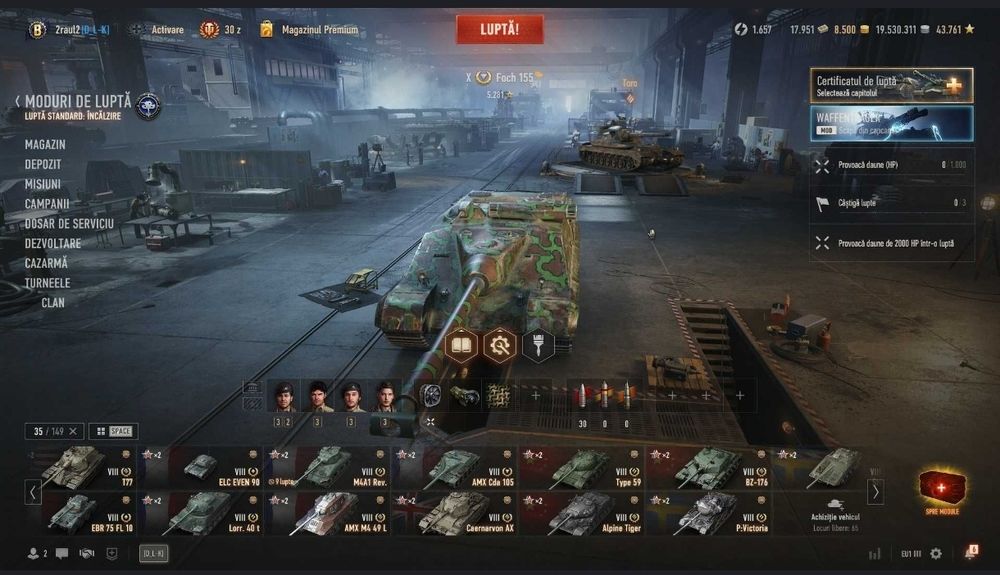This screenshot has width=1000, height=575.
Task: Click the Achiziție vehicul slot
Action: [x=833, y=513]
